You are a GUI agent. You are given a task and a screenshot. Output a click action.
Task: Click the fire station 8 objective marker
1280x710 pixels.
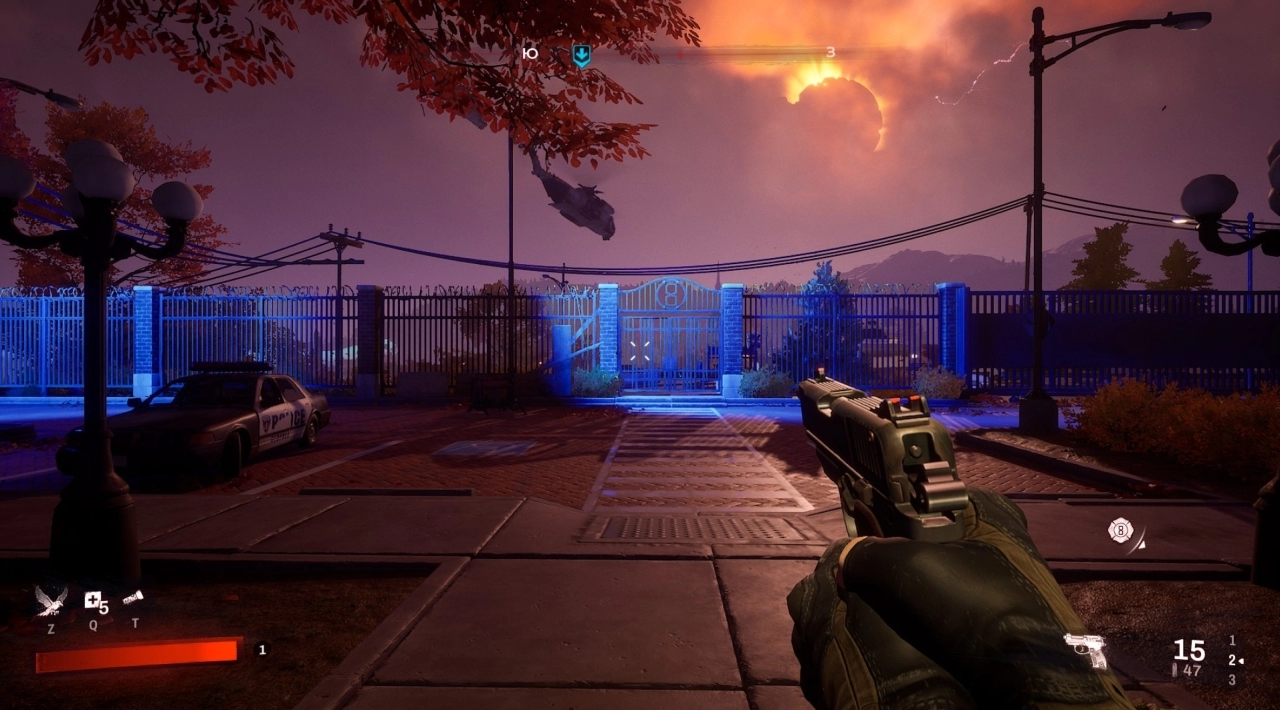[x=1121, y=530]
